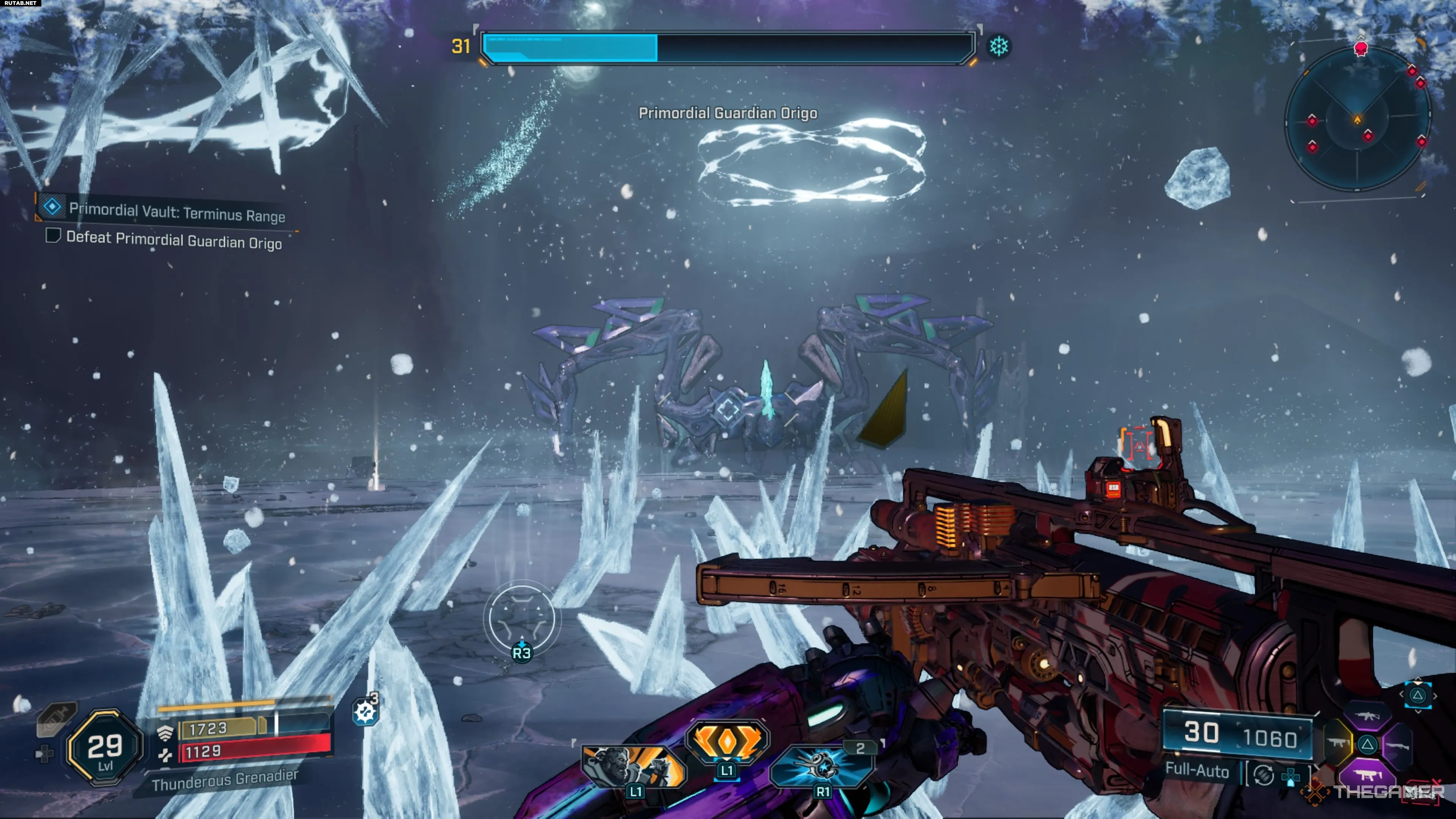The width and height of the screenshot is (1456, 819).
Task: Click the gear status effect icon
Action: pyautogui.click(x=364, y=712)
